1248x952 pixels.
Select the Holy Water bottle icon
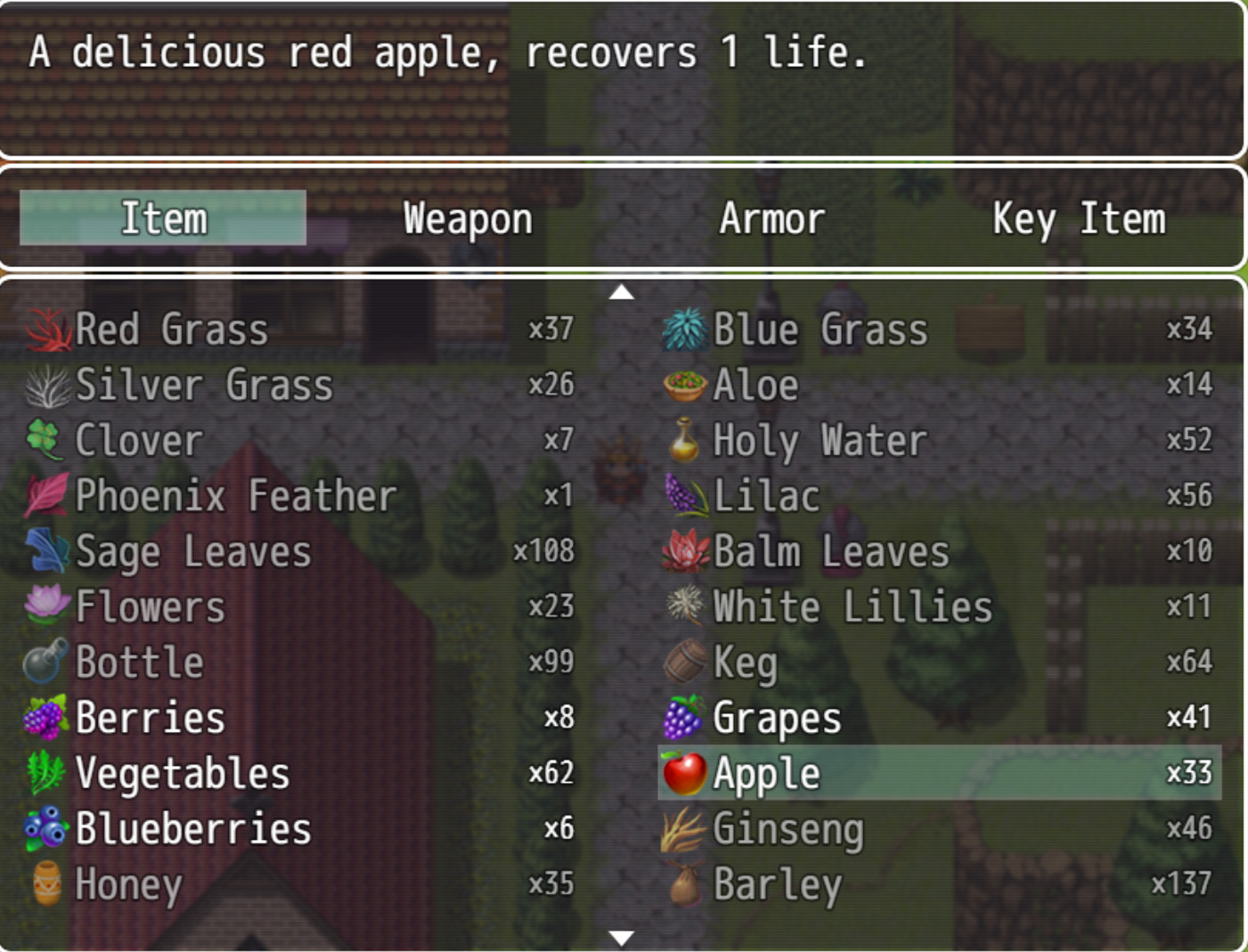(x=682, y=440)
